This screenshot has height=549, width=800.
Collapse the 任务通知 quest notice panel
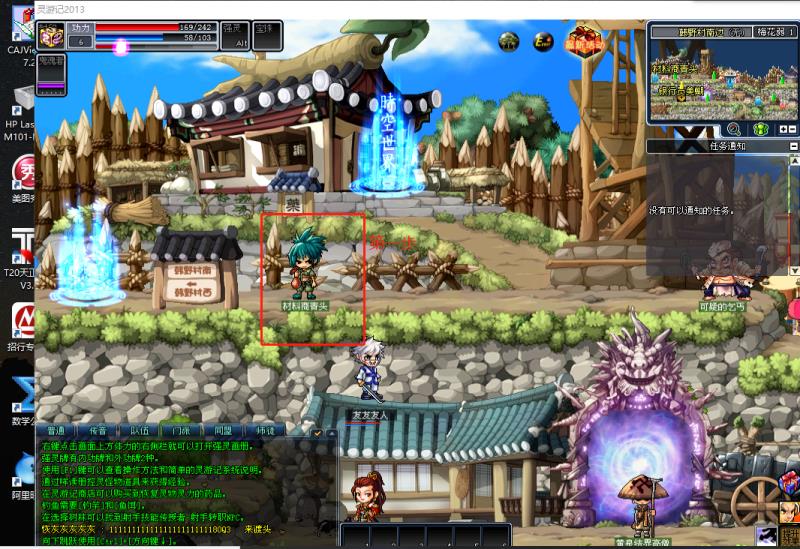point(792,146)
